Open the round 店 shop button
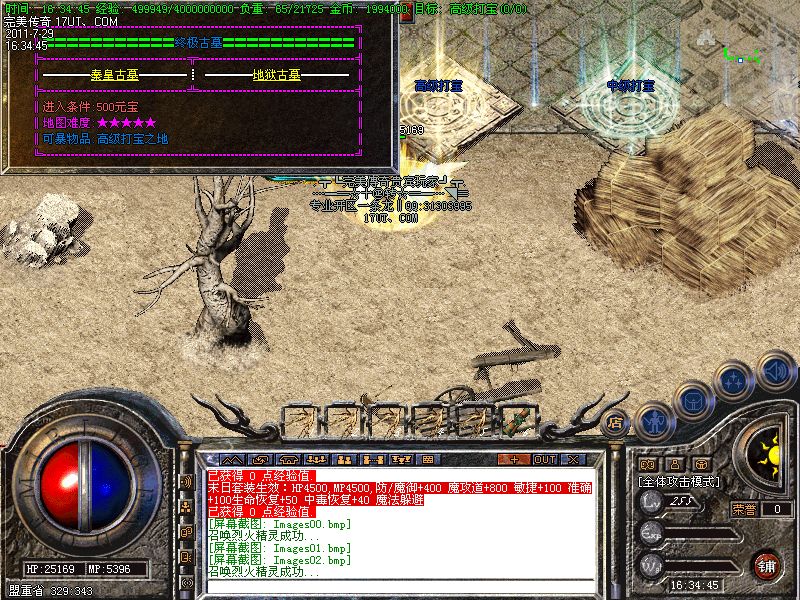Screen dimensions: 800x600 (617, 421)
